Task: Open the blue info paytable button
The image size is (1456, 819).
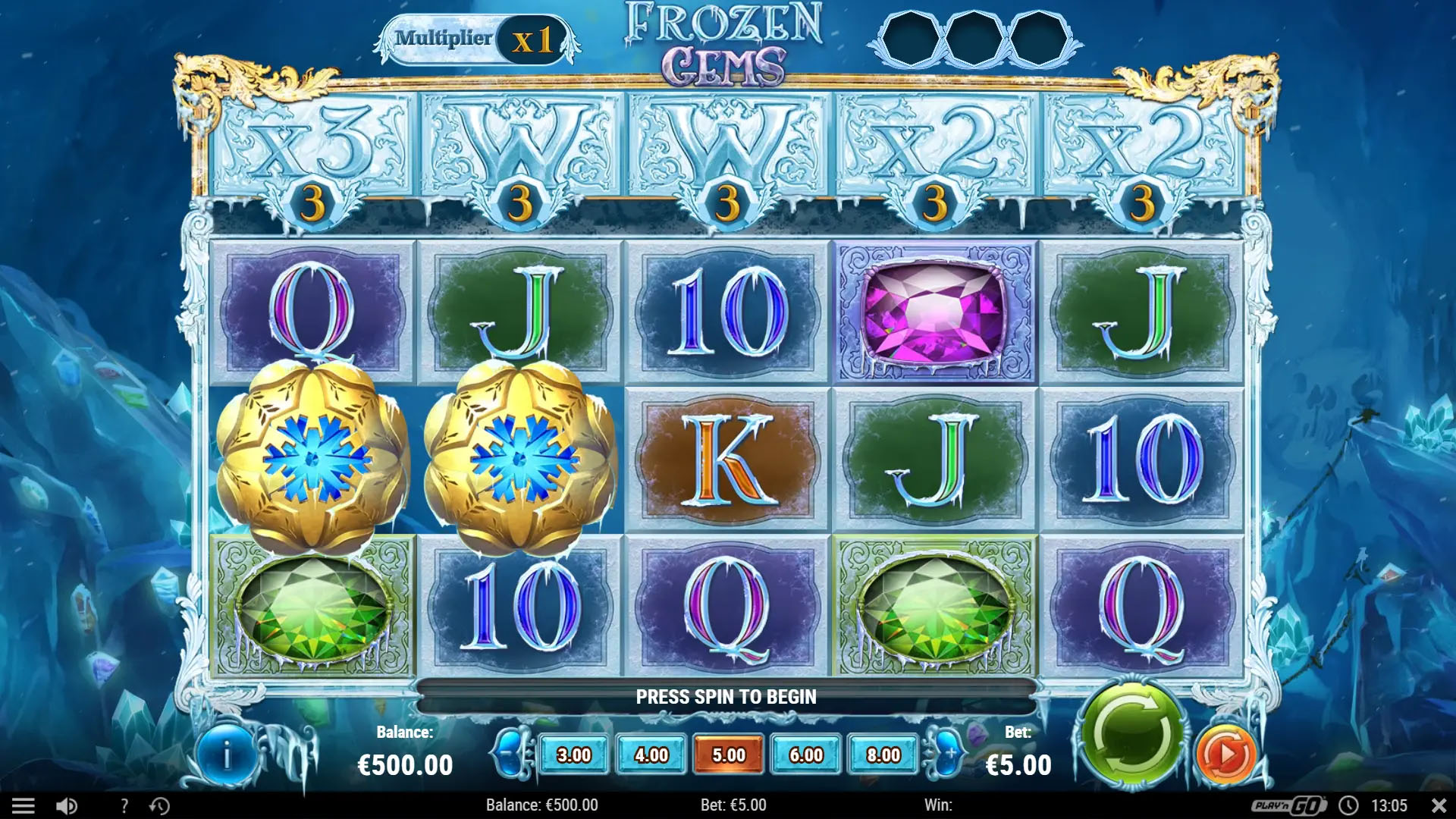Action: click(x=226, y=755)
